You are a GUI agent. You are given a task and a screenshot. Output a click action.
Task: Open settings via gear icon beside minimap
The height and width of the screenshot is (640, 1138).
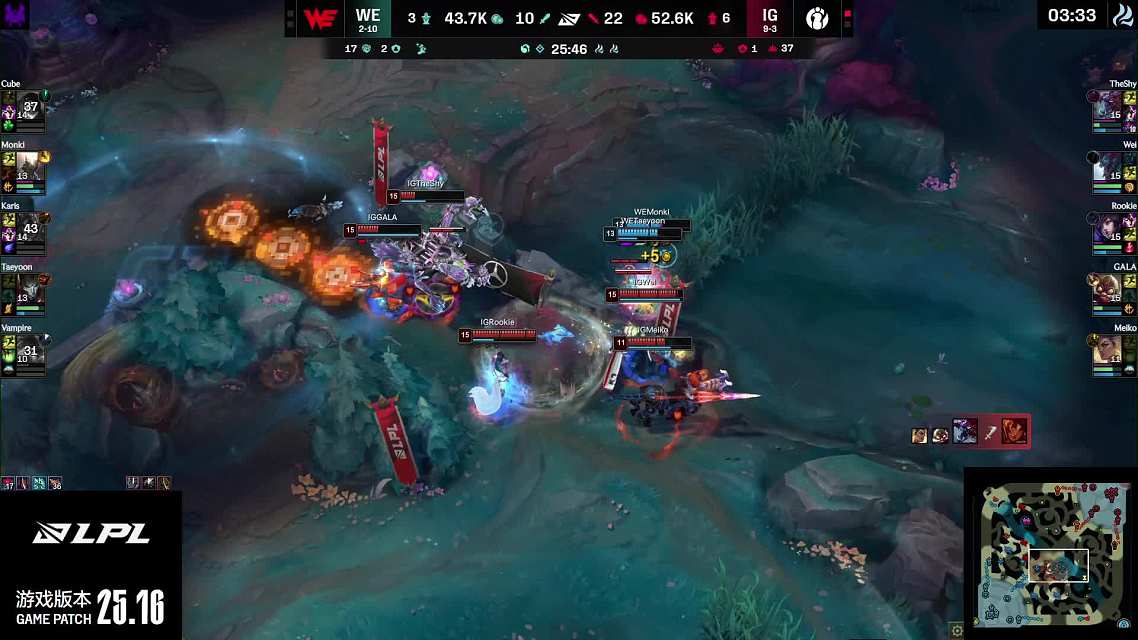pyautogui.click(x=957, y=631)
